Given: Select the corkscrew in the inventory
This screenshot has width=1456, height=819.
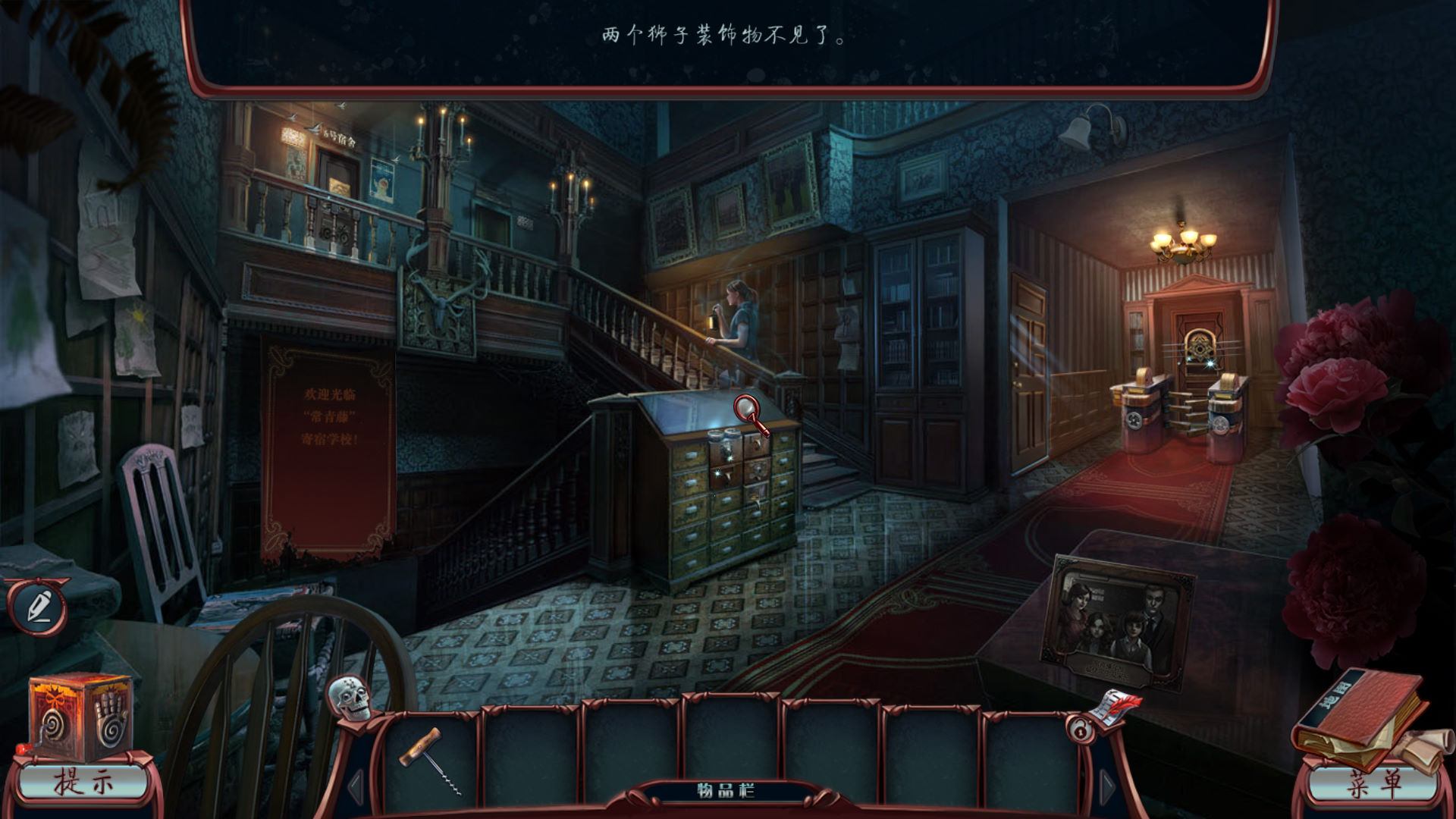Looking at the screenshot, I should 431,758.
